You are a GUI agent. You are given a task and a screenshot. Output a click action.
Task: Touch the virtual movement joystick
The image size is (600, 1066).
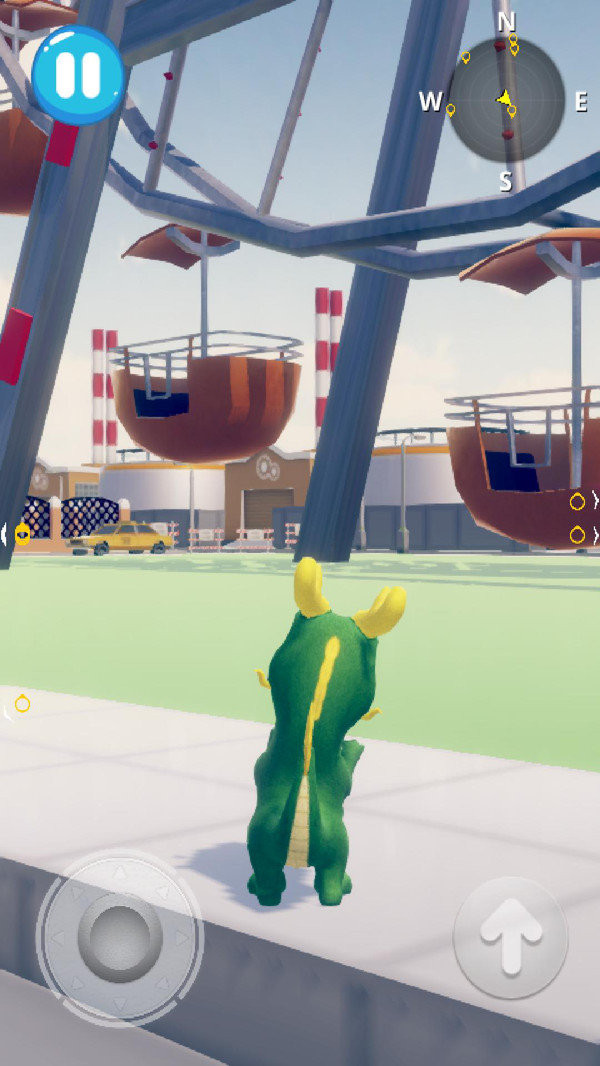119,938
